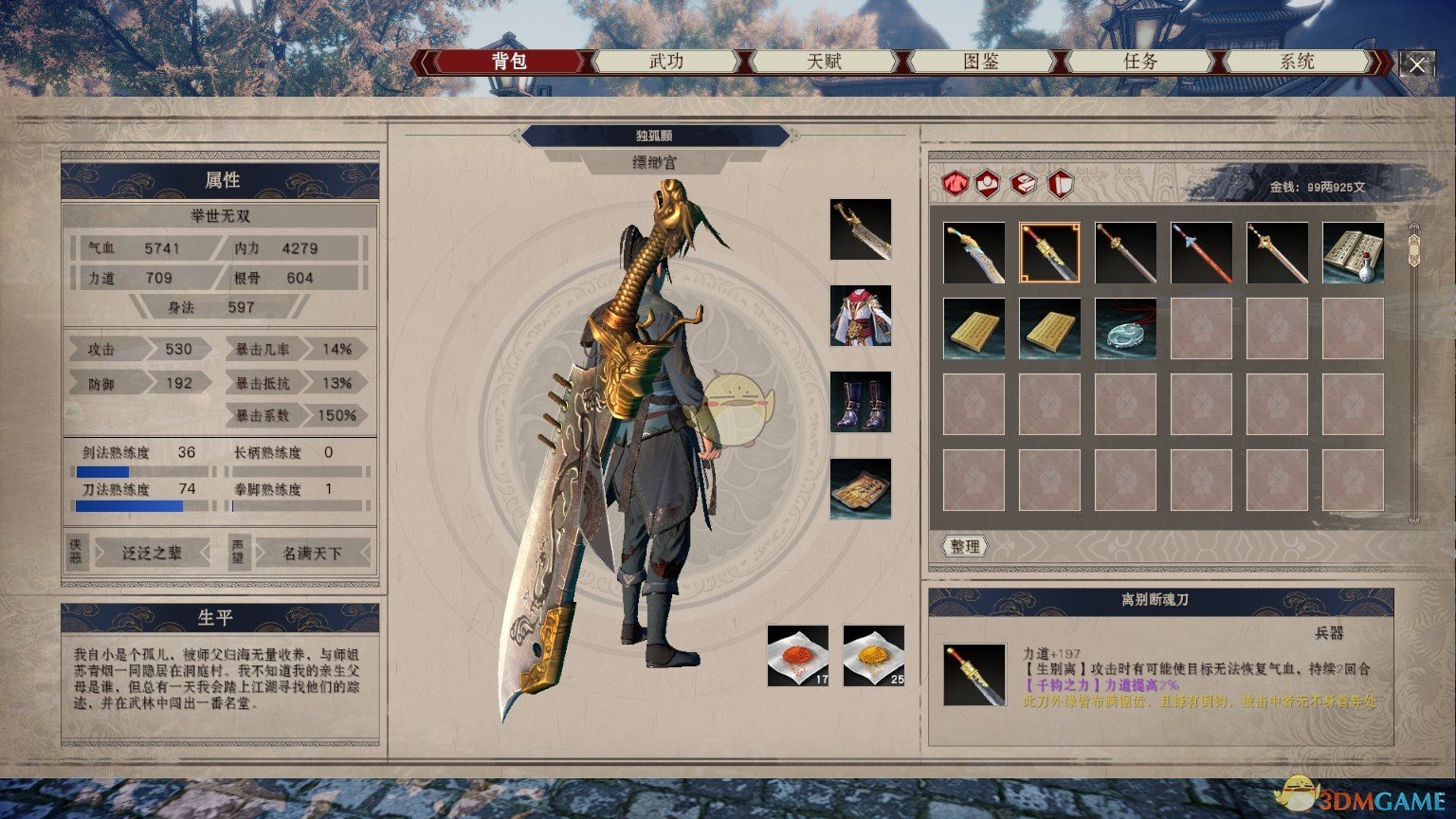Close the backpack window
The width and height of the screenshot is (1456, 819).
click(x=1416, y=64)
